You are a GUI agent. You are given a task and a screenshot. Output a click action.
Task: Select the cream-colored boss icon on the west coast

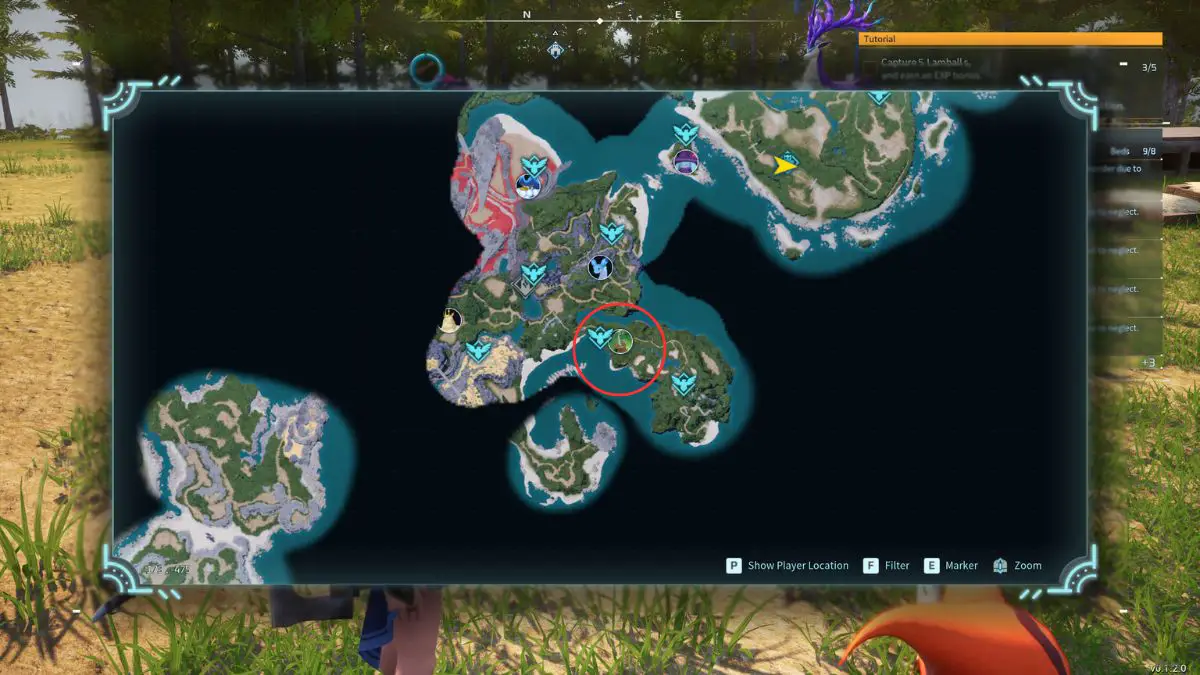451,320
